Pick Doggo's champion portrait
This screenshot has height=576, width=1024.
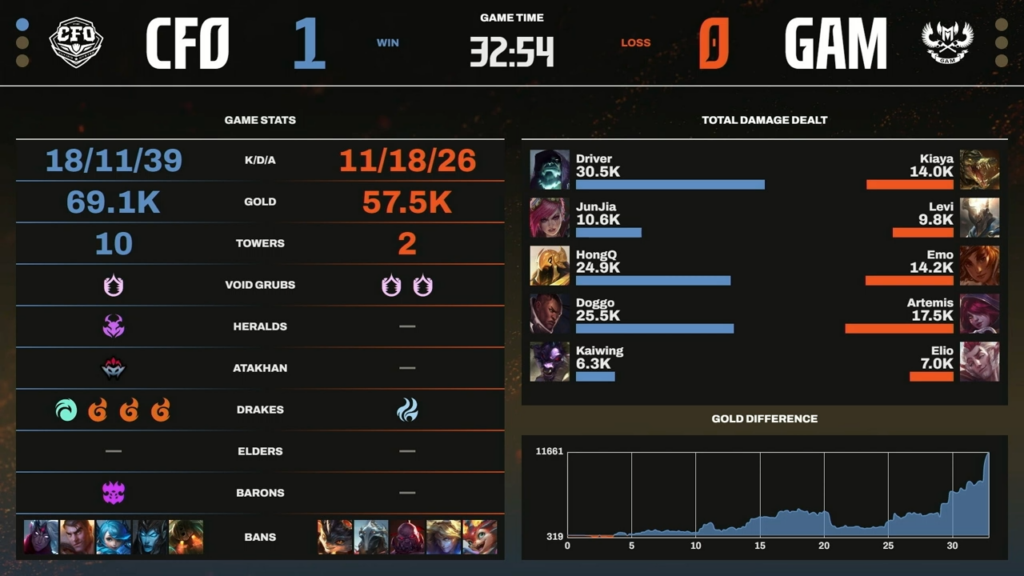[549, 313]
